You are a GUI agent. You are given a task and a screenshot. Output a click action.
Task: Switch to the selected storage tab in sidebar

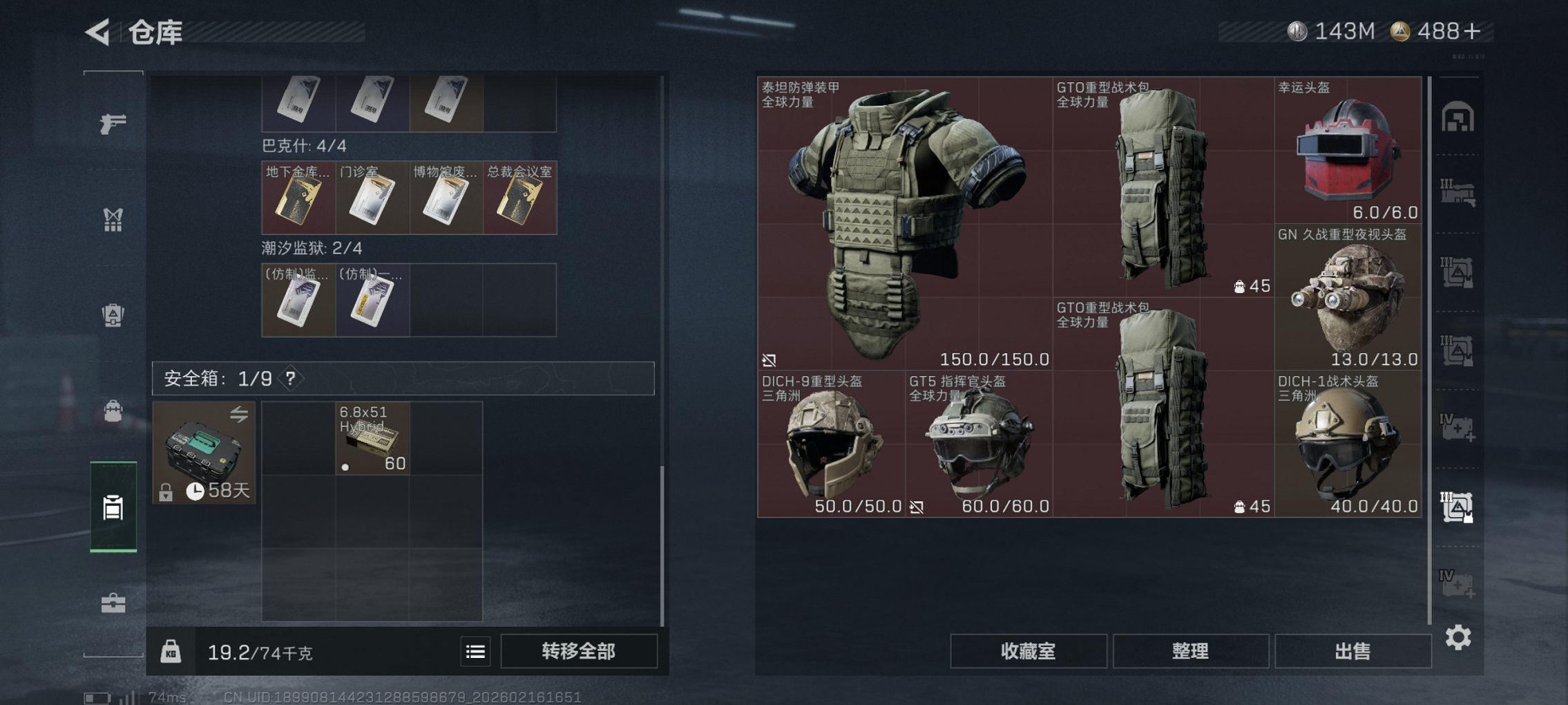point(113,508)
